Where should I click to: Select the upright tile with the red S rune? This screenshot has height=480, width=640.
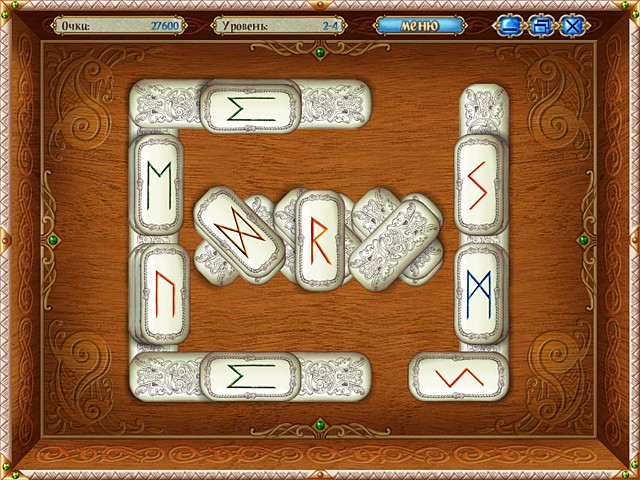coord(478,184)
